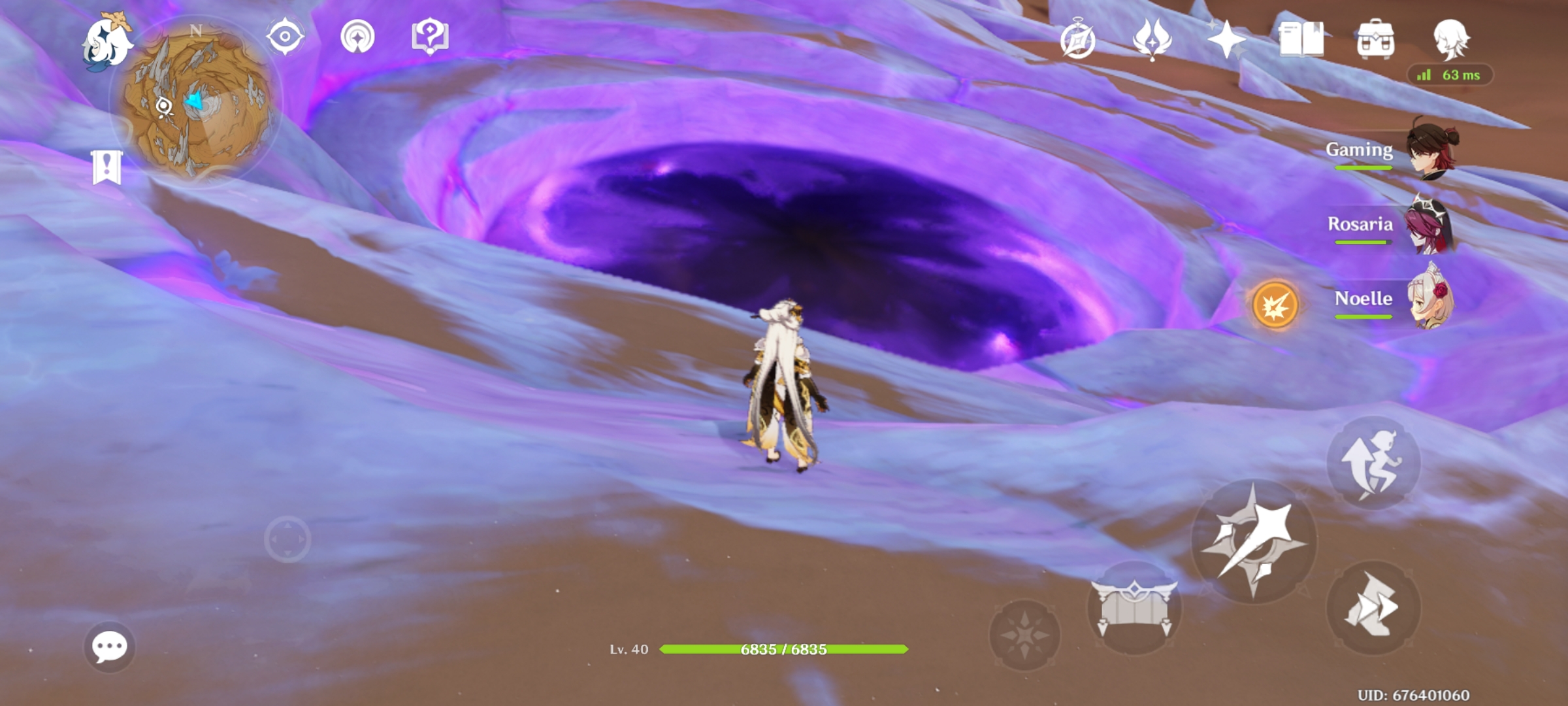Image resolution: width=1568 pixels, height=706 pixels.
Task: Expand the minimap to full map
Action: [x=193, y=101]
